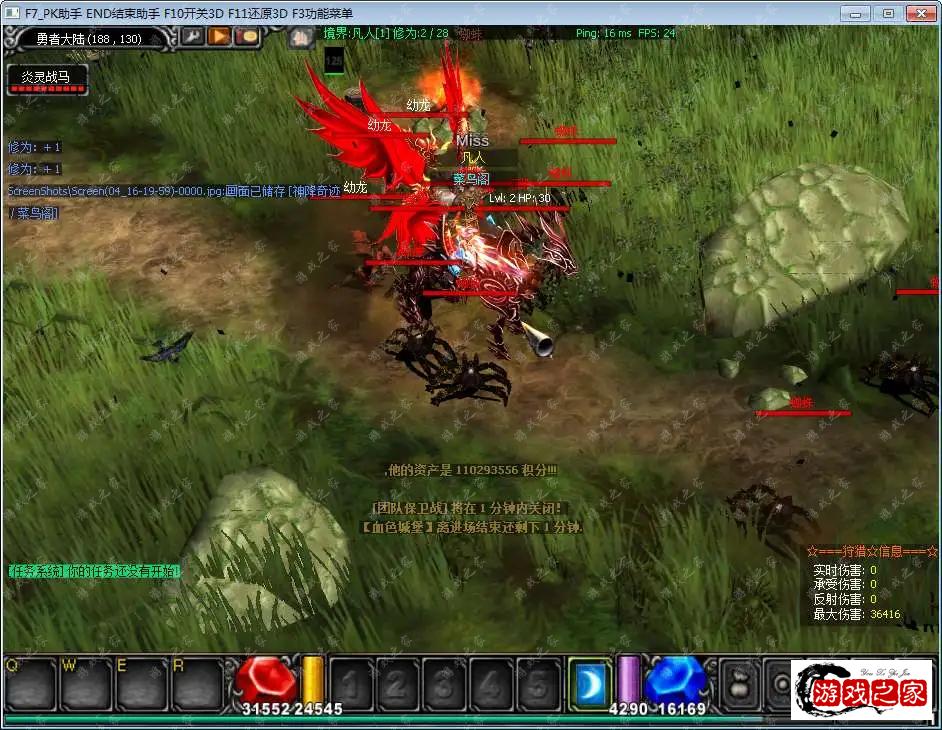The width and height of the screenshot is (942, 730).
Task: Click hotbar slot number 5
Action: pos(536,684)
